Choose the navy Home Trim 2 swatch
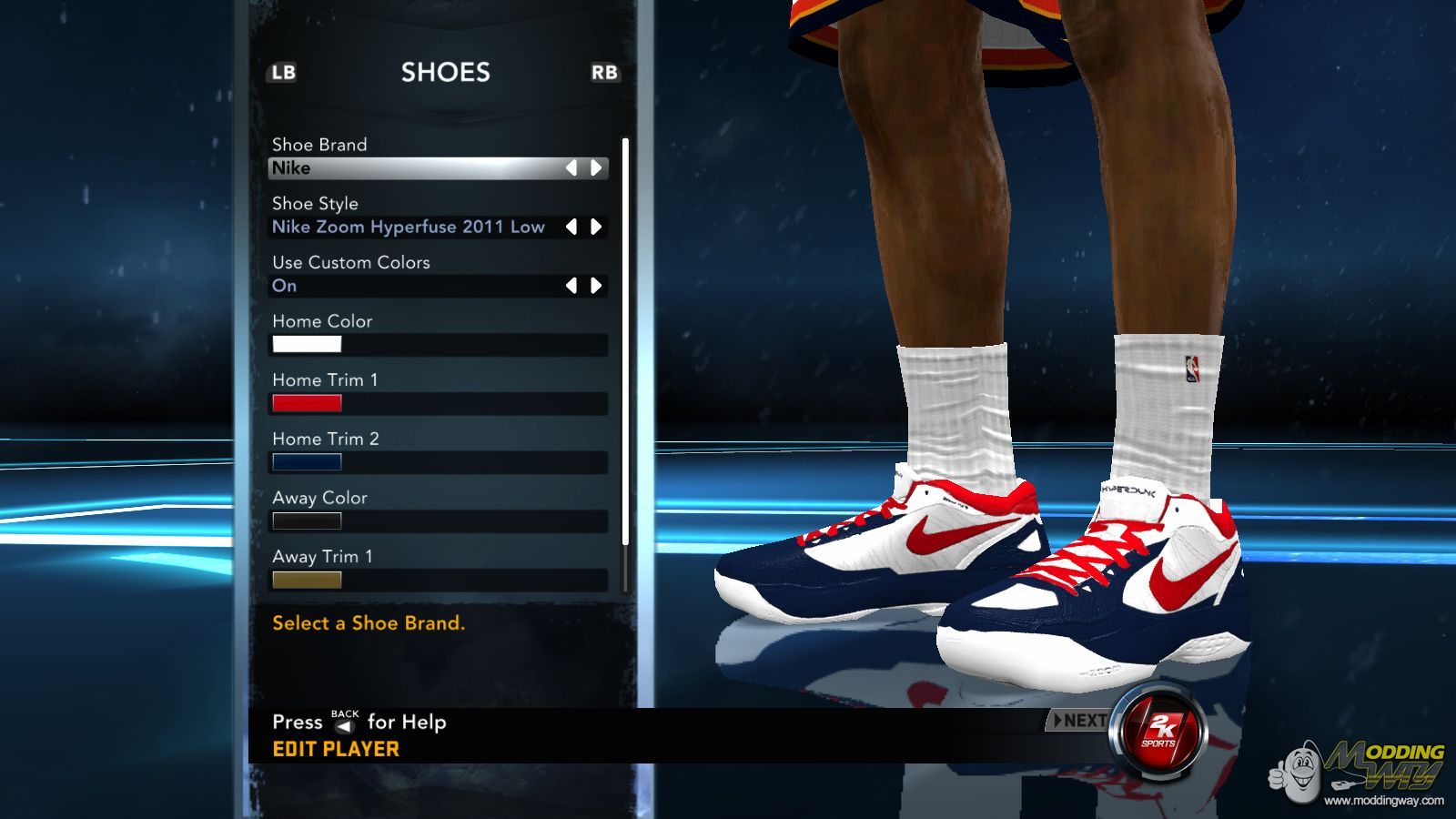The image size is (1456, 819). coord(307,462)
